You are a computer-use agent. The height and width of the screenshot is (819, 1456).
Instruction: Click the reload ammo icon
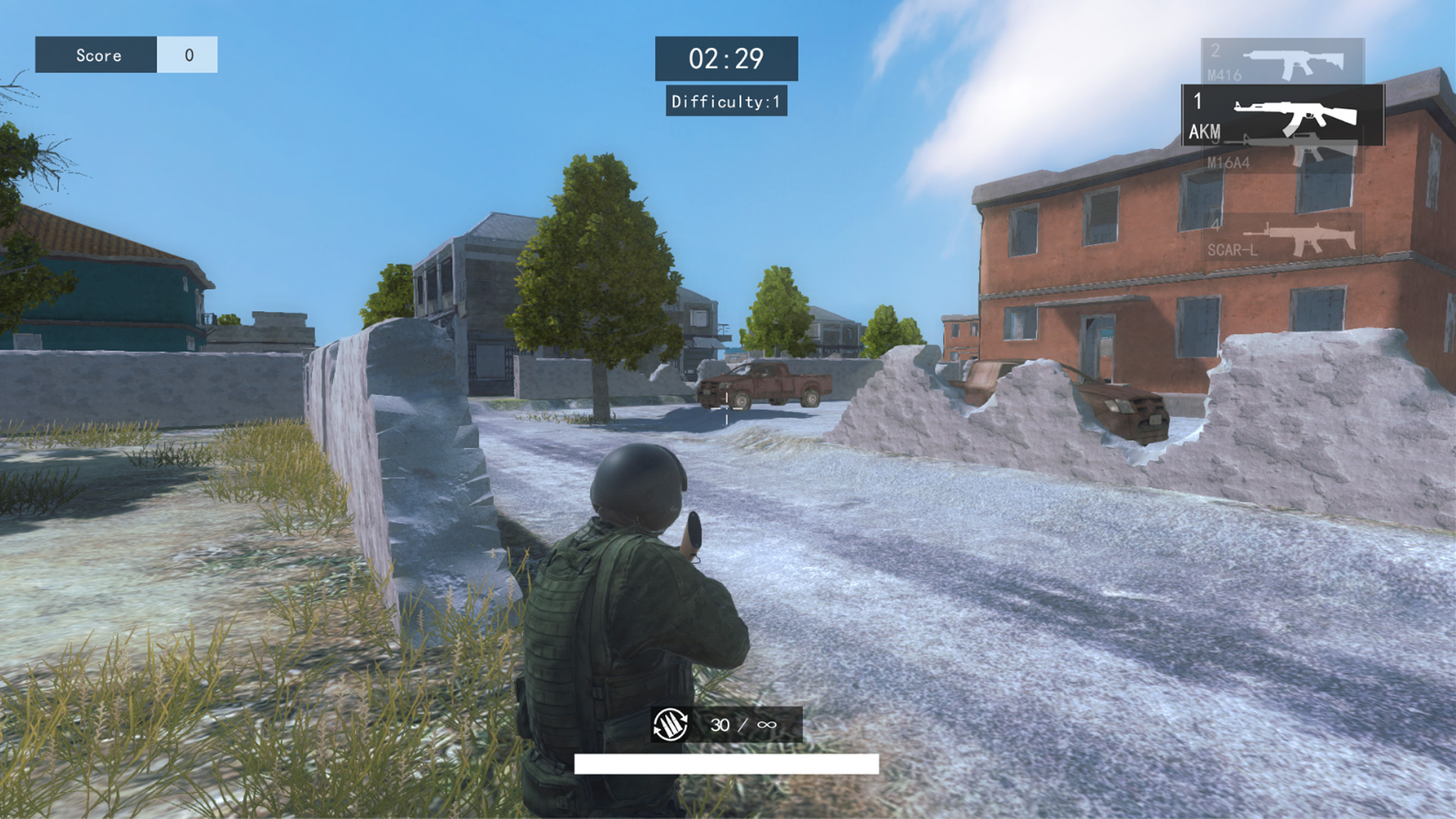coord(670,725)
